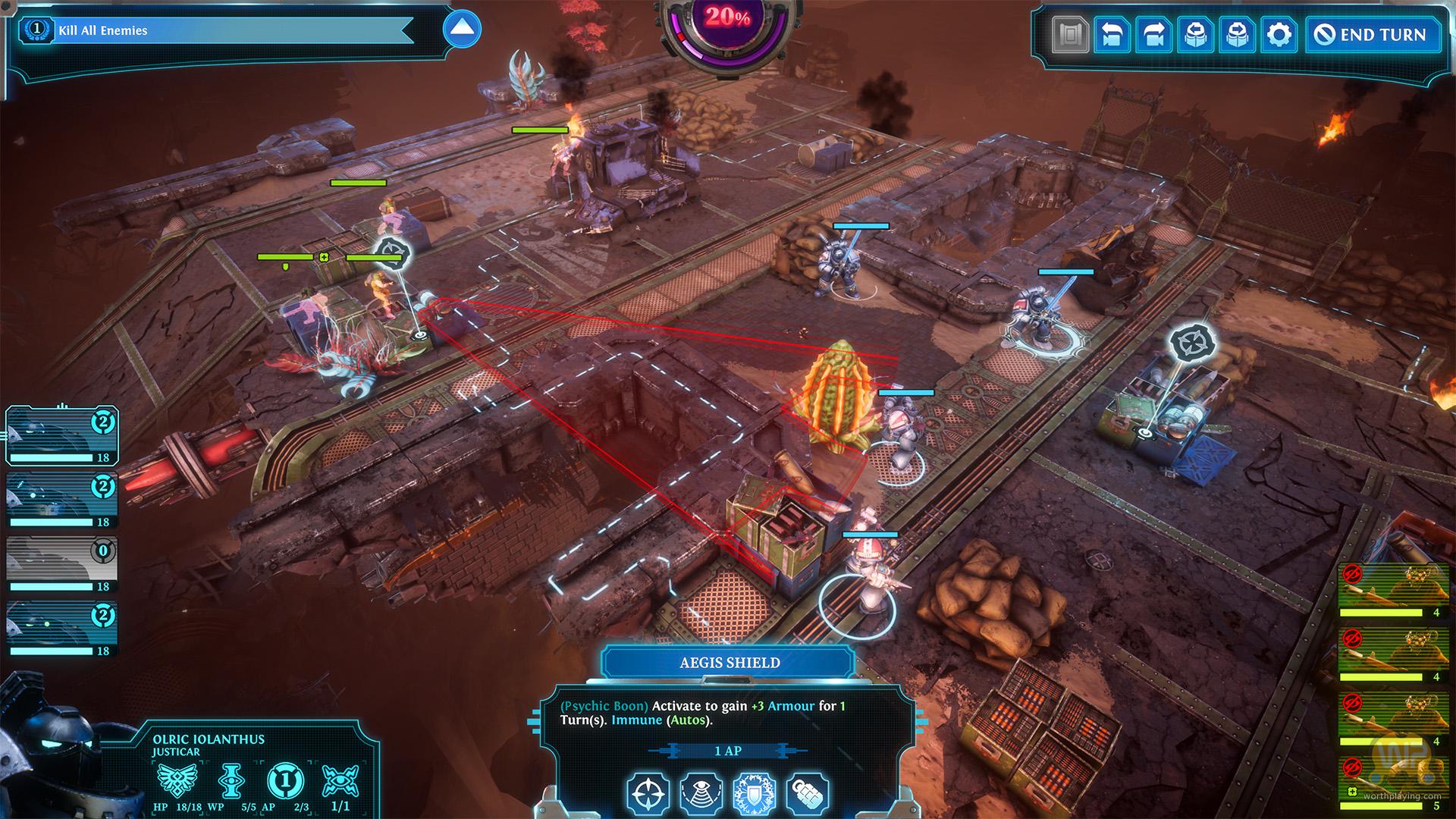Activate the Aegis Shield ability
The width and height of the screenshot is (1456, 819).
pyautogui.click(x=754, y=792)
